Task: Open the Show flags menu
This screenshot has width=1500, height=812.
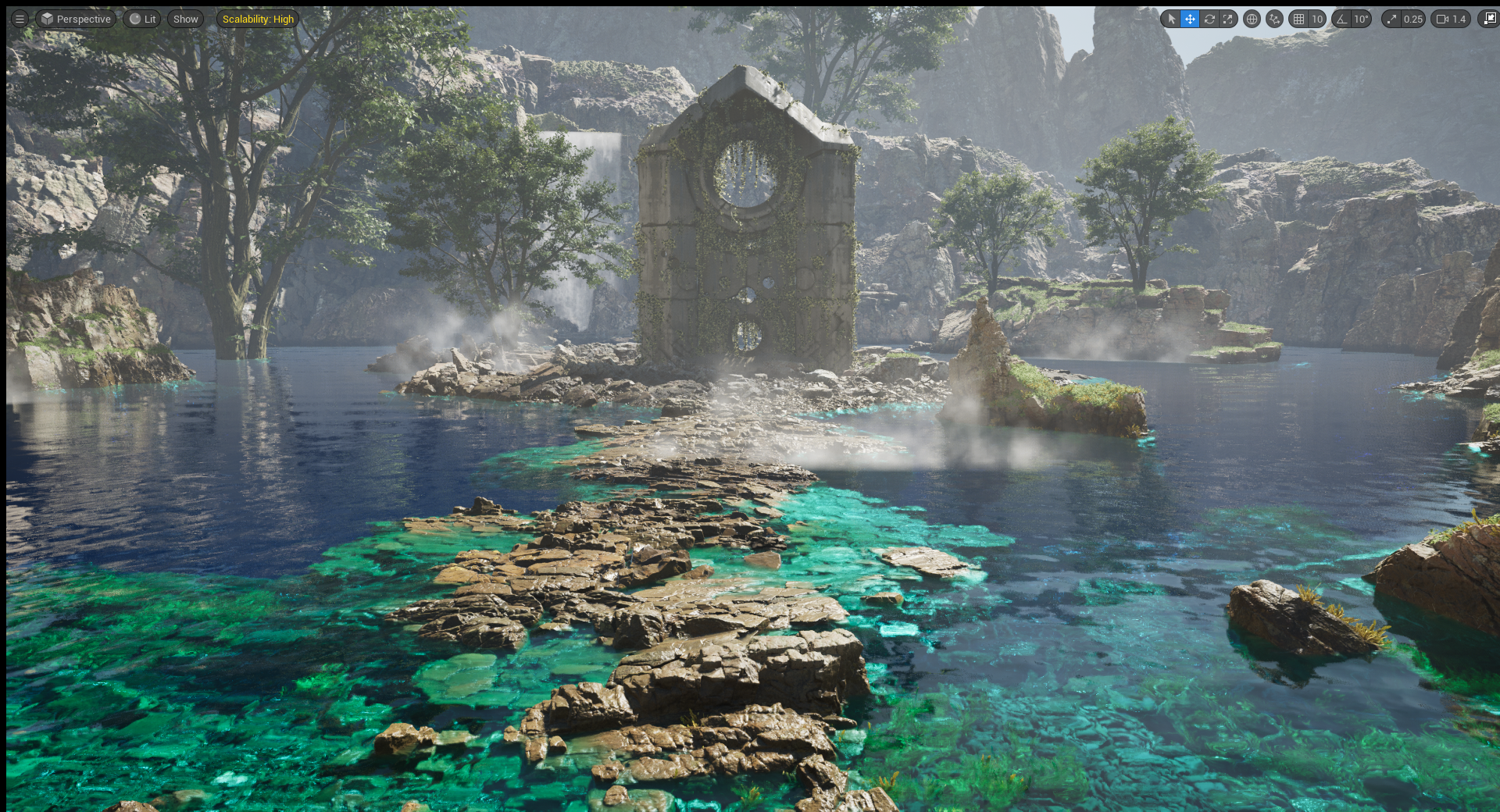Action: coord(185,19)
